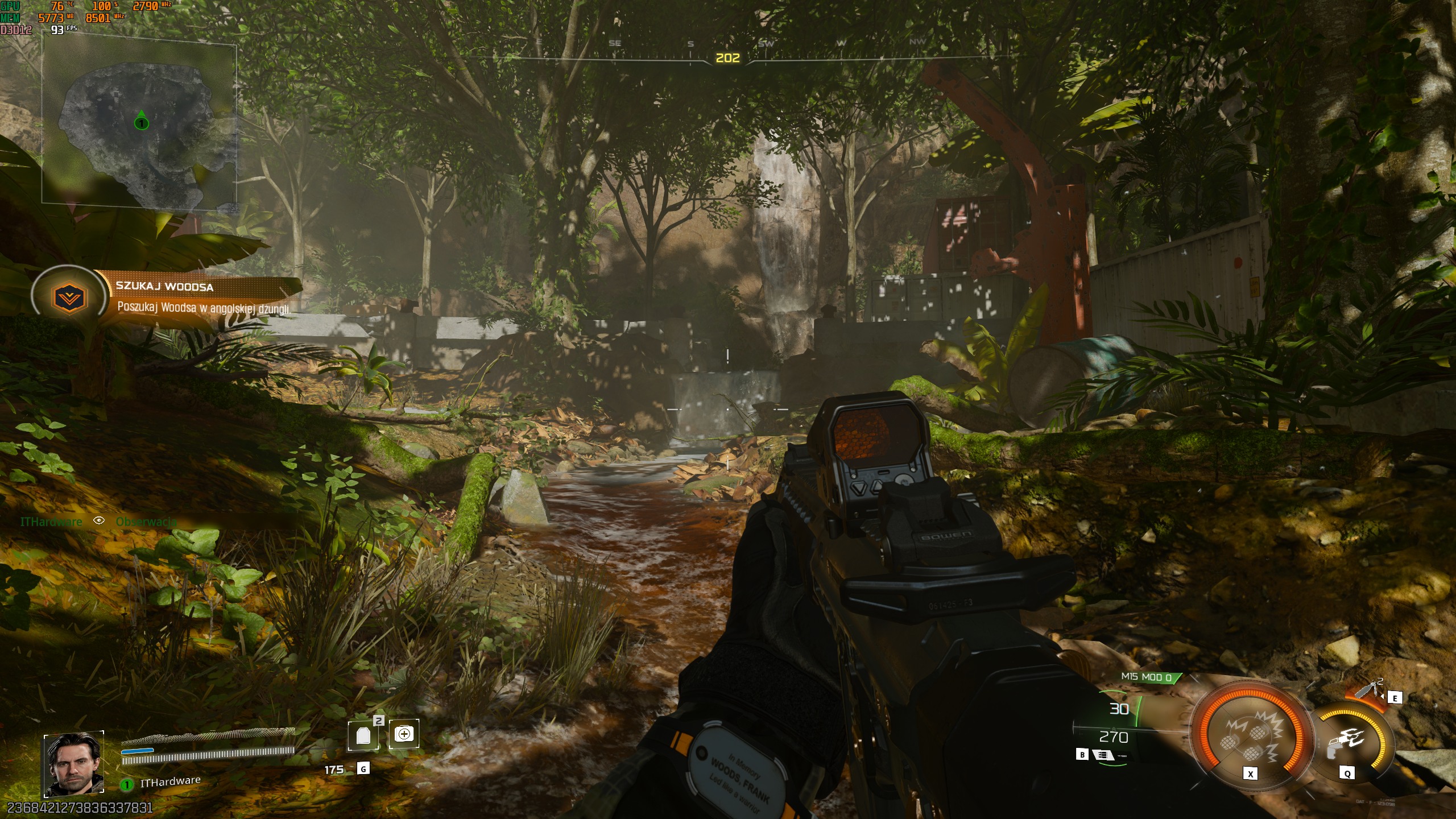
Task: Click the compass heading bar
Action: [x=728, y=57]
